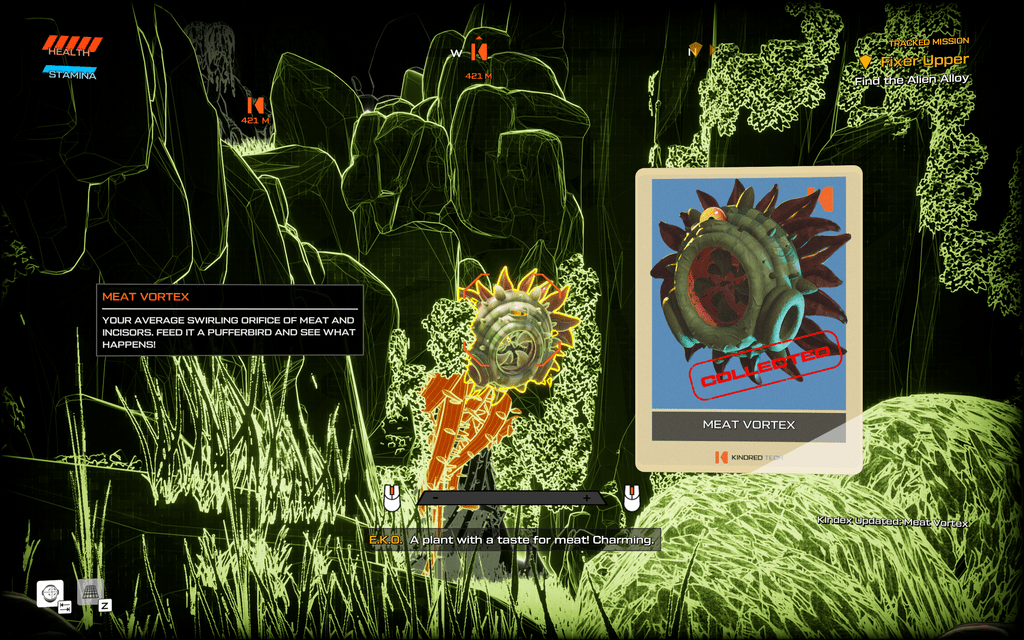The image size is (1024, 640).
Task: Click the west compass waypoint marker
Action: 479,50
